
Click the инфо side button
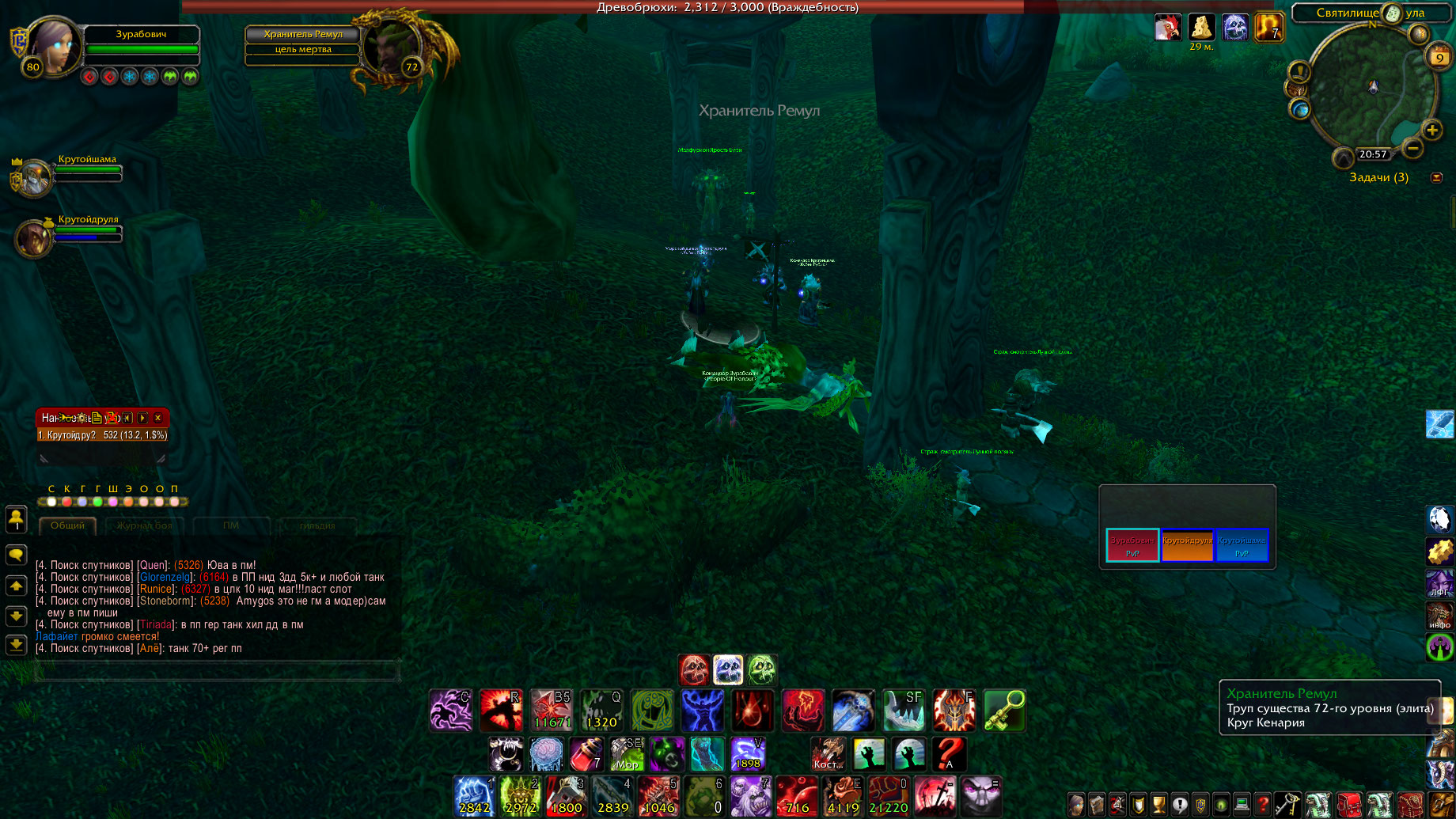pos(1439,616)
